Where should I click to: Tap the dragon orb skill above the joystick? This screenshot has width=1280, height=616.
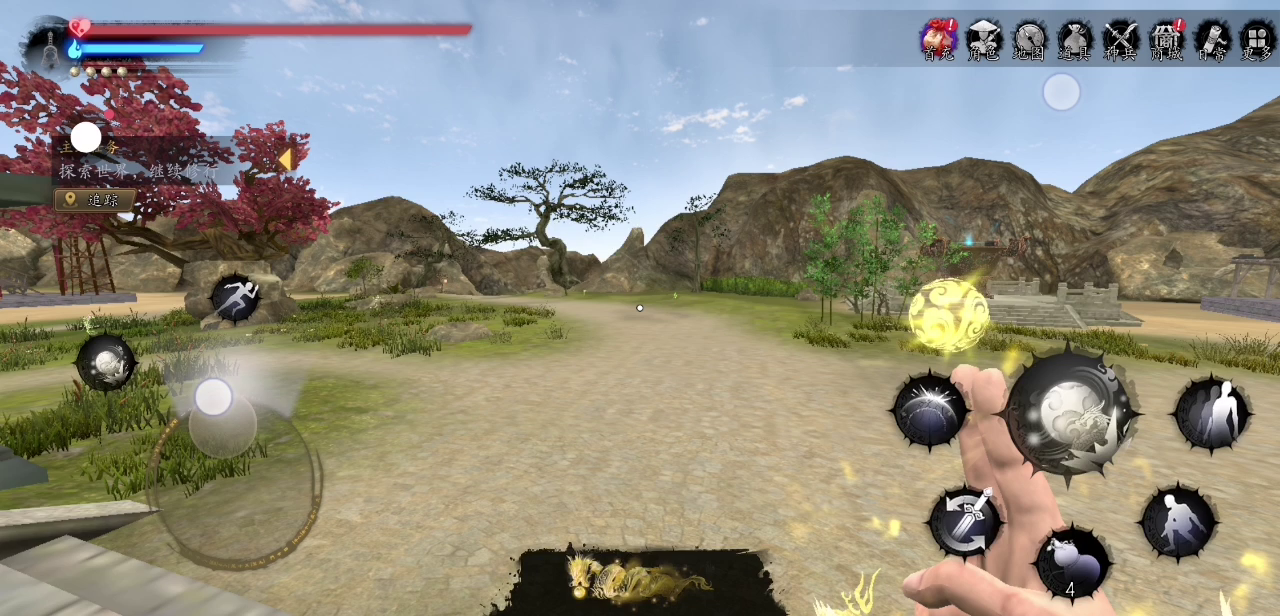point(106,363)
